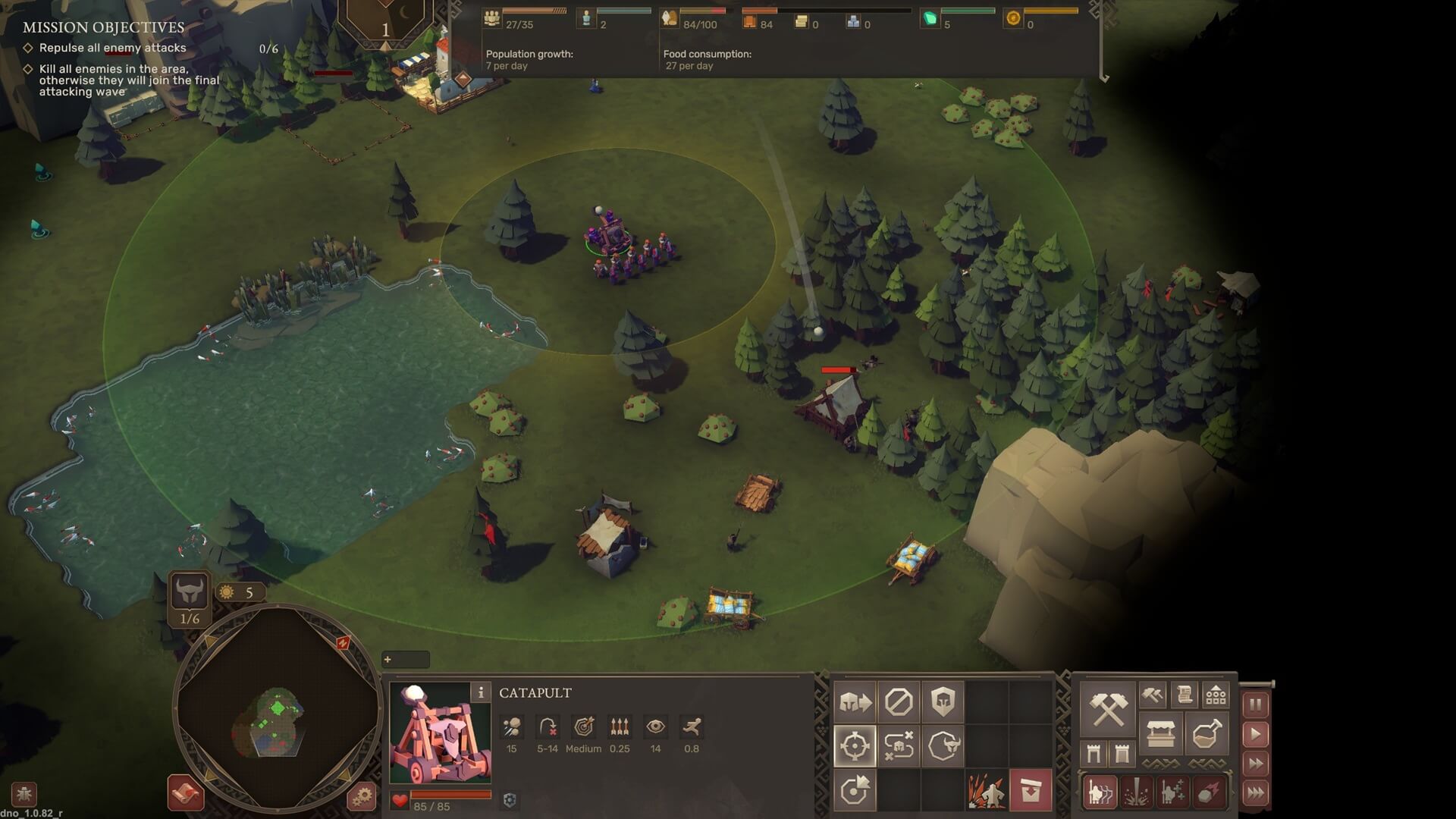The width and height of the screenshot is (1456, 819).
Task: Click the move command with helmet and arrow
Action: pos(855,702)
